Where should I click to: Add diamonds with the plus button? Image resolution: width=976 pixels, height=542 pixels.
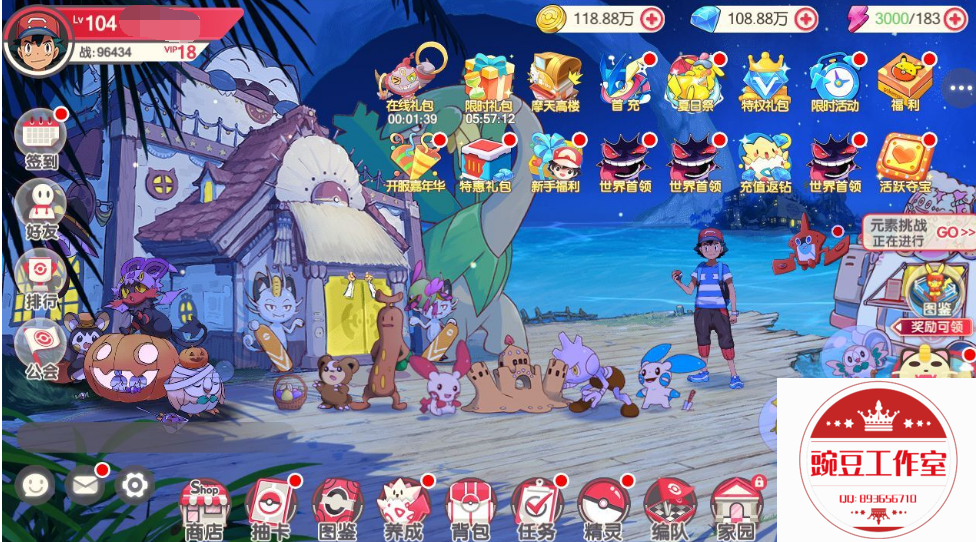pos(806,18)
